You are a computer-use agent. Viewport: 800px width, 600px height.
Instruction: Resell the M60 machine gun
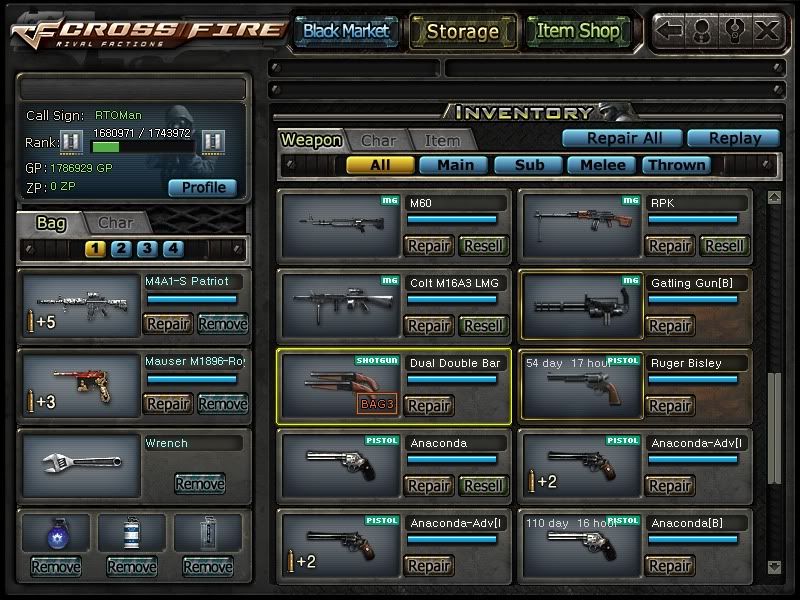tap(484, 246)
